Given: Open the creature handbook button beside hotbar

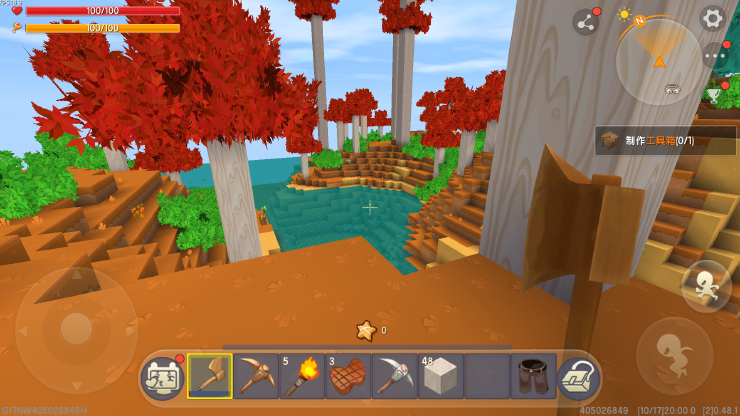Looking at the screenshot, I should click(x=163, y=376).
